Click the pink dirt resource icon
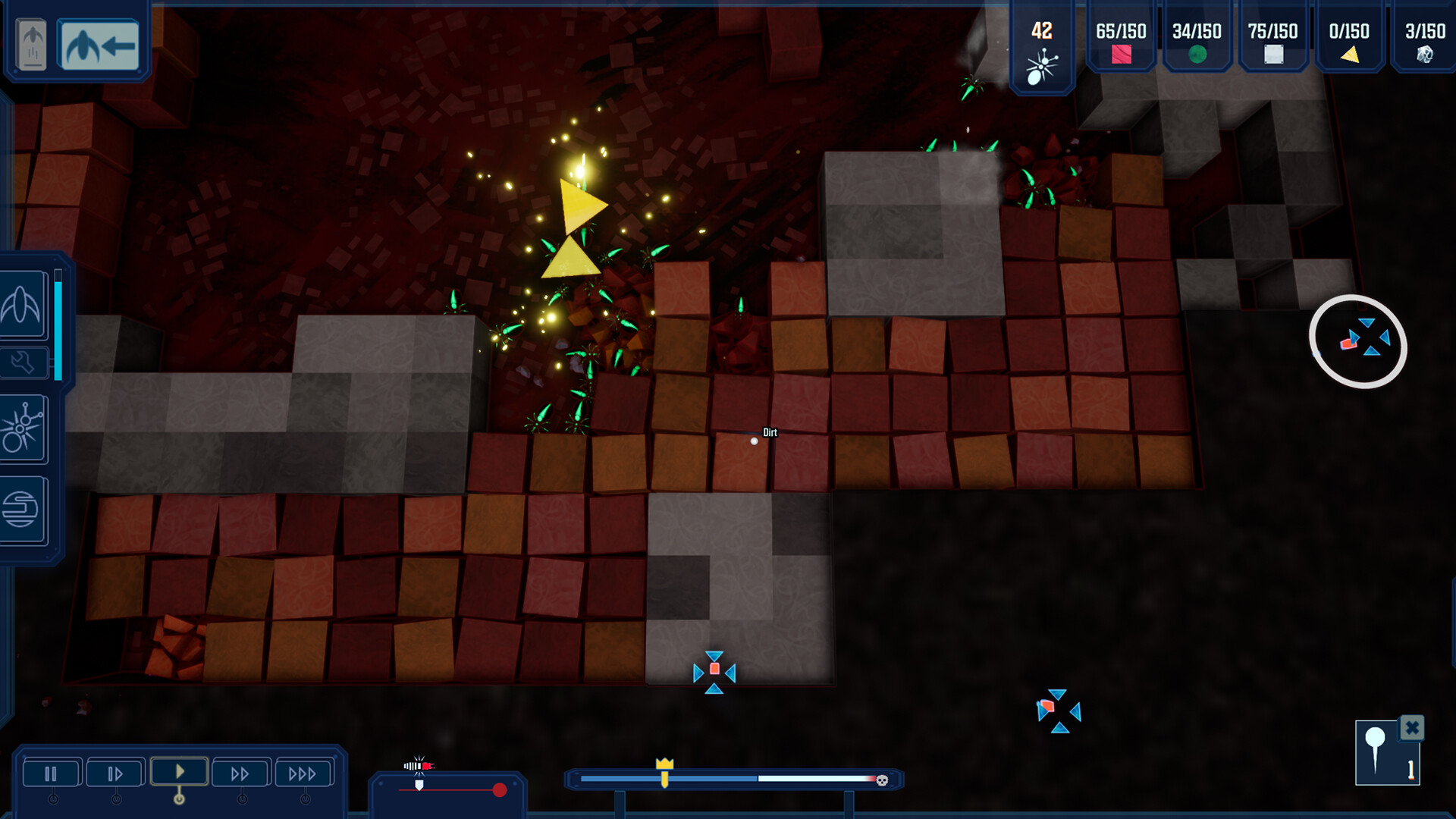Screen dimensions: 1456x819 [x=1120, y=55]
